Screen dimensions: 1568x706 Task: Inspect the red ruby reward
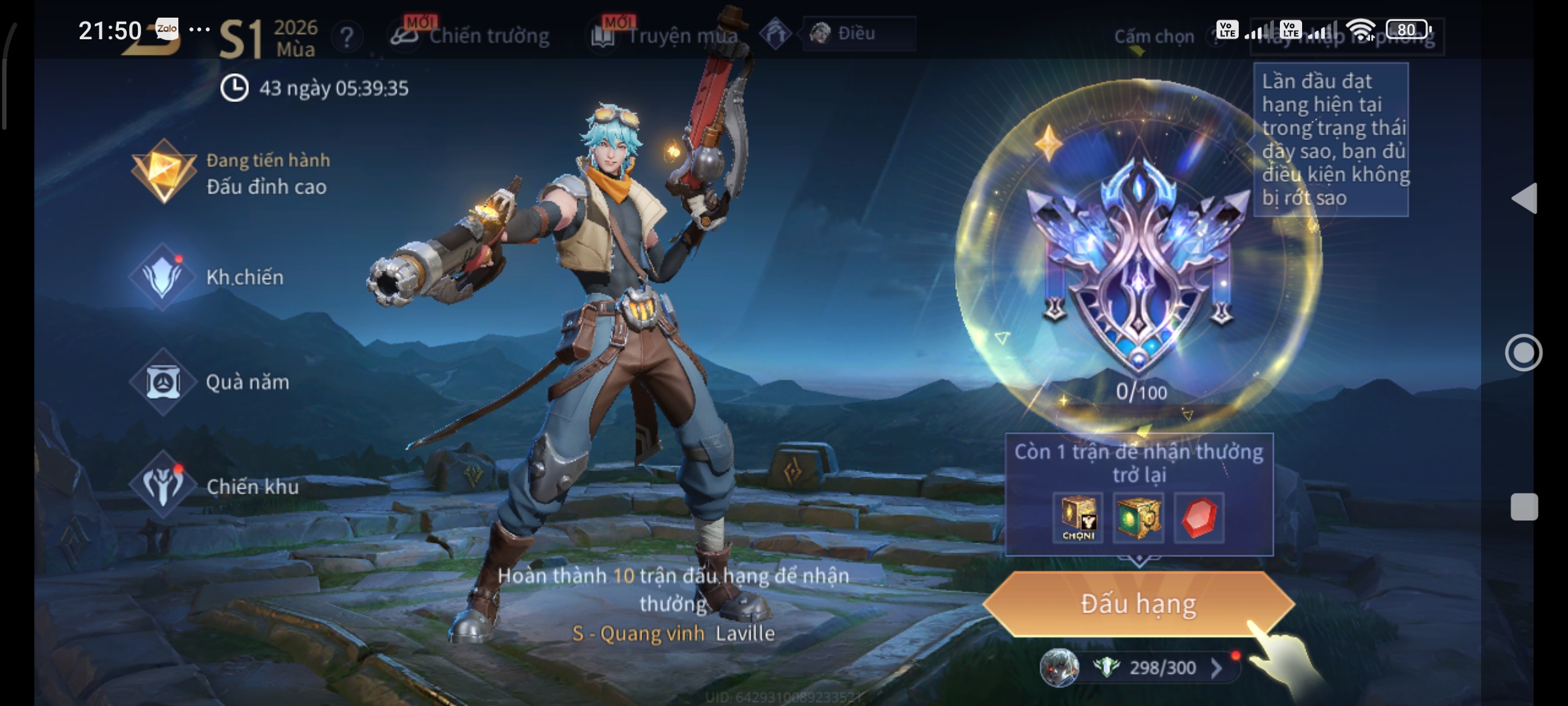[x=1199, y=518]
